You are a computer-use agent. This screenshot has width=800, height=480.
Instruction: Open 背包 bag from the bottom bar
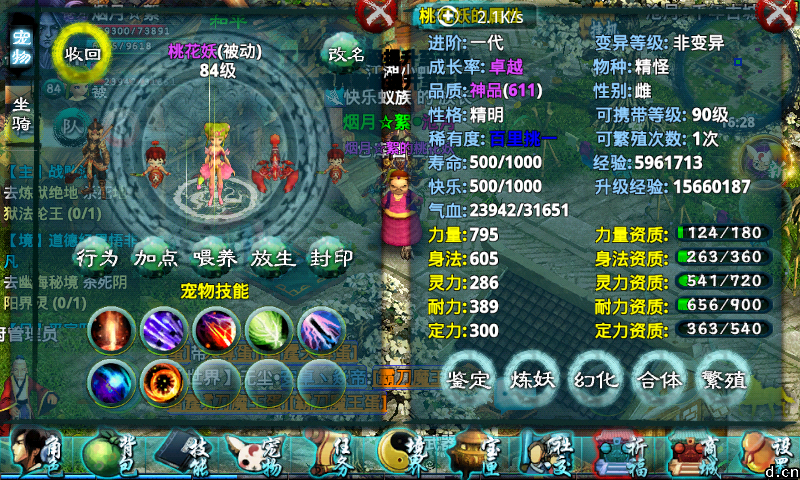pos(103,454)
